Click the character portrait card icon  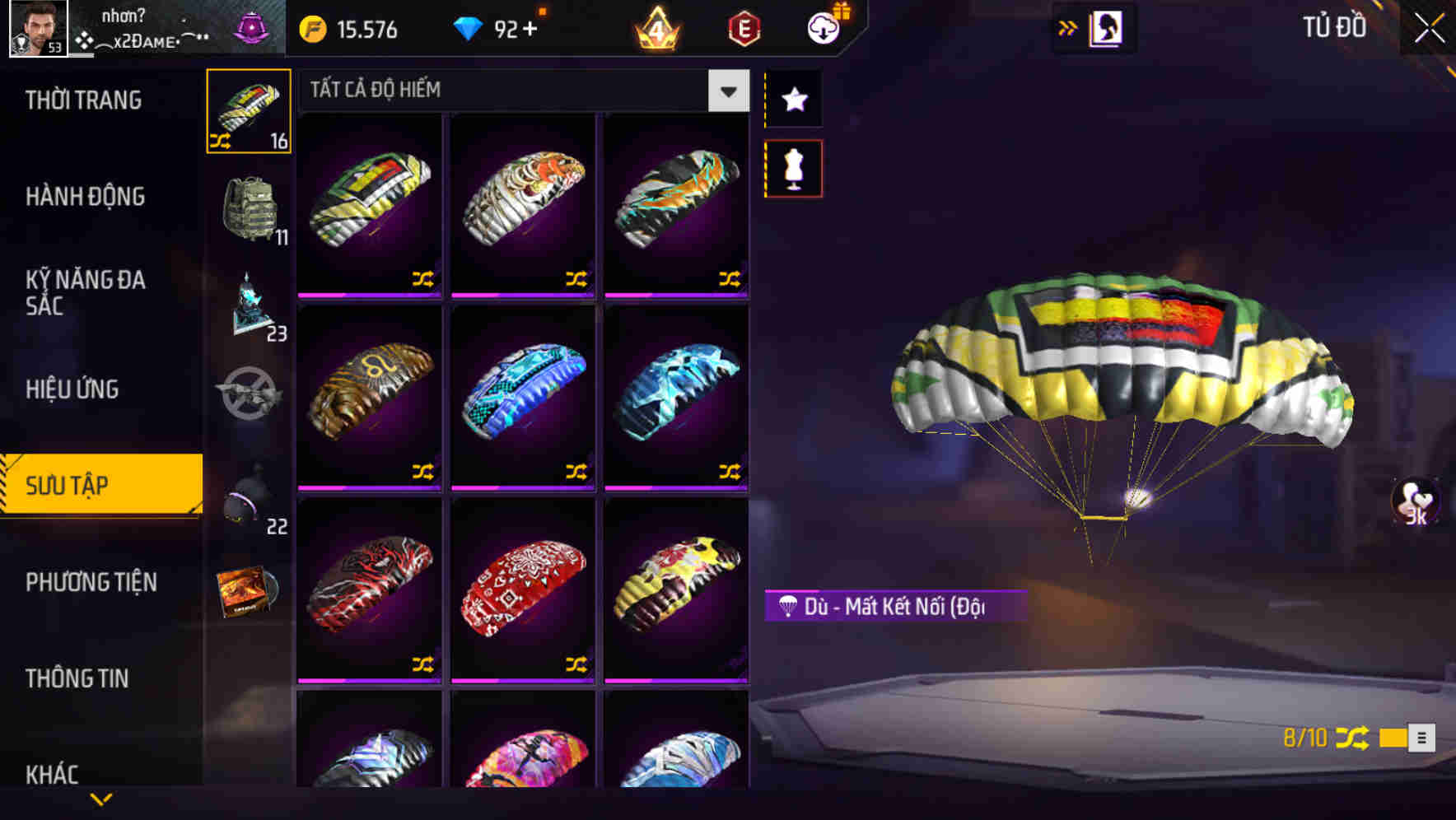1104,27
